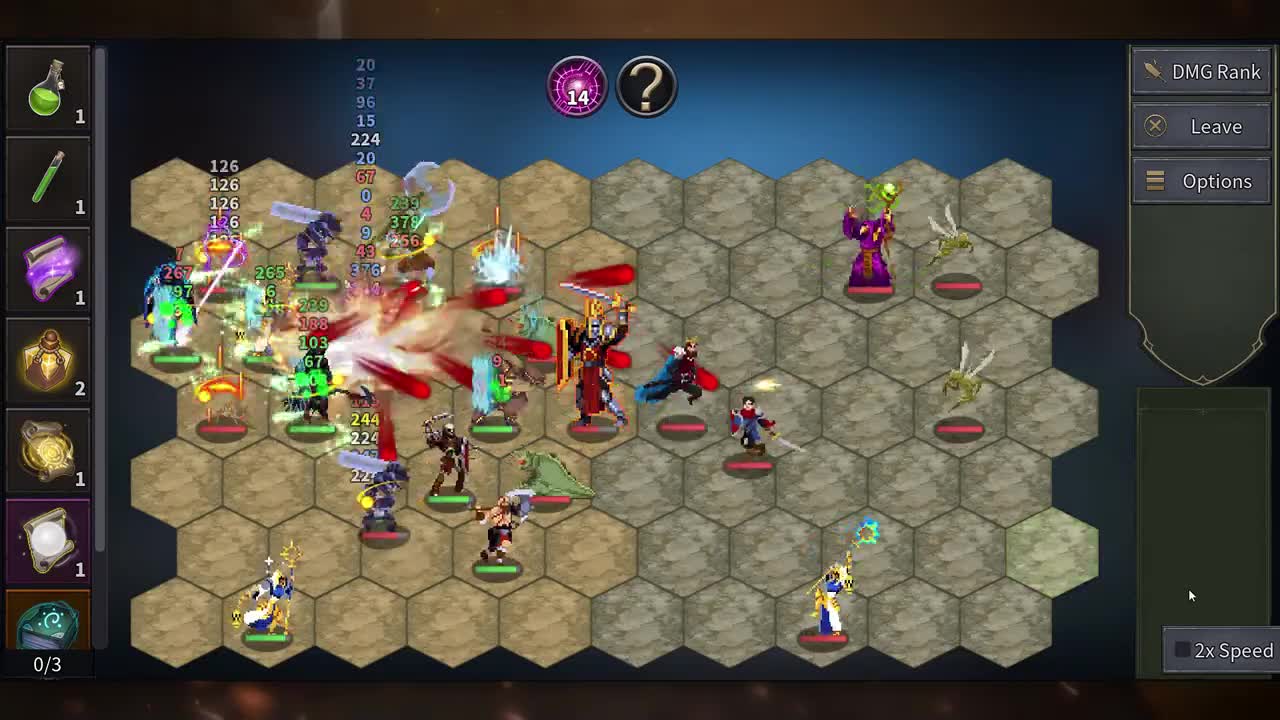Select the green potion flask item
The height and width of the screenshot is (720, 1280).
(48, 90)
